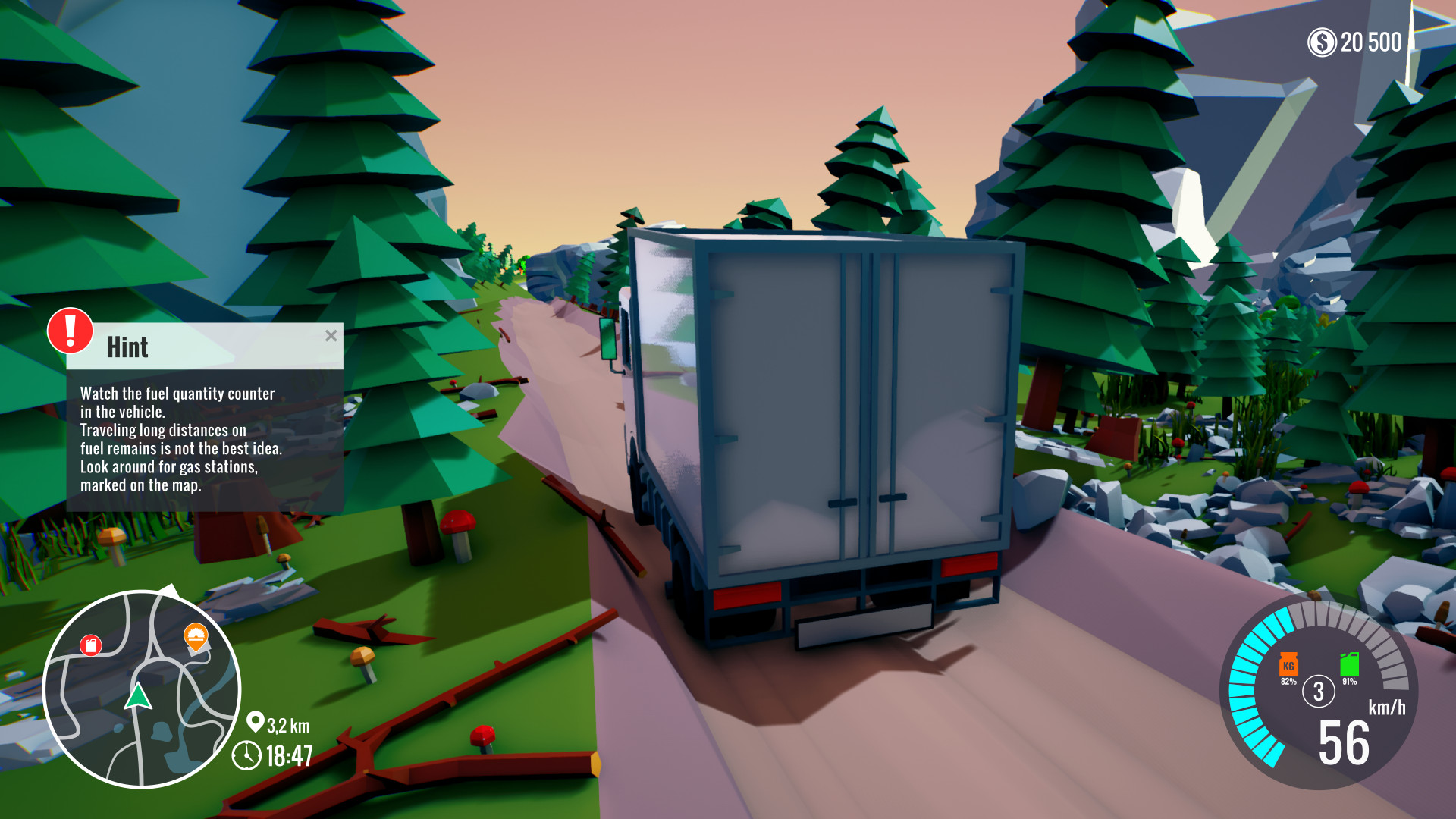Toggle the gear indicator showing 3
1456x819 pixels.
click(x=1318, y=692)
